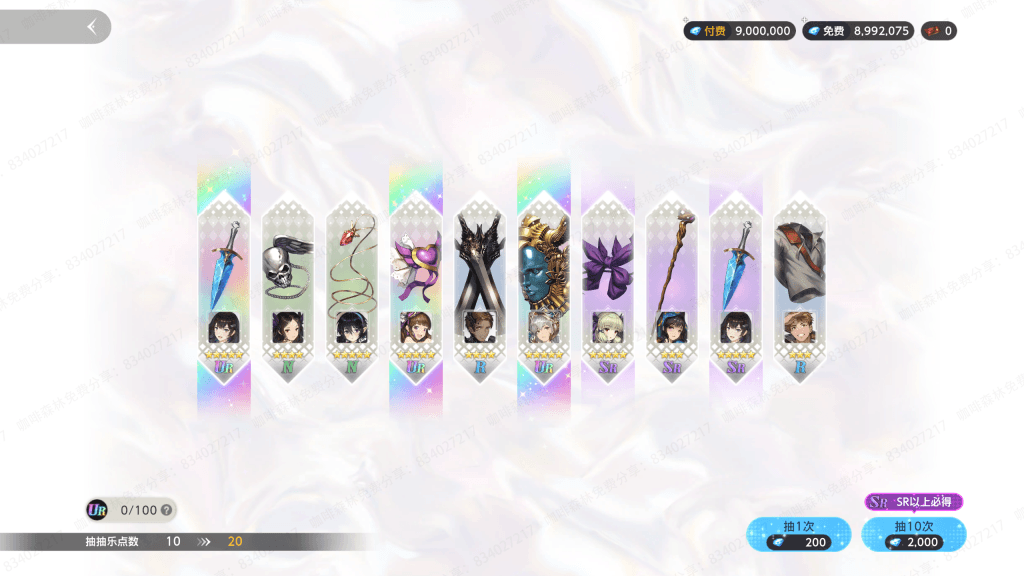
Task: Select the SR blue dagger card
Action: click(736, 290)
